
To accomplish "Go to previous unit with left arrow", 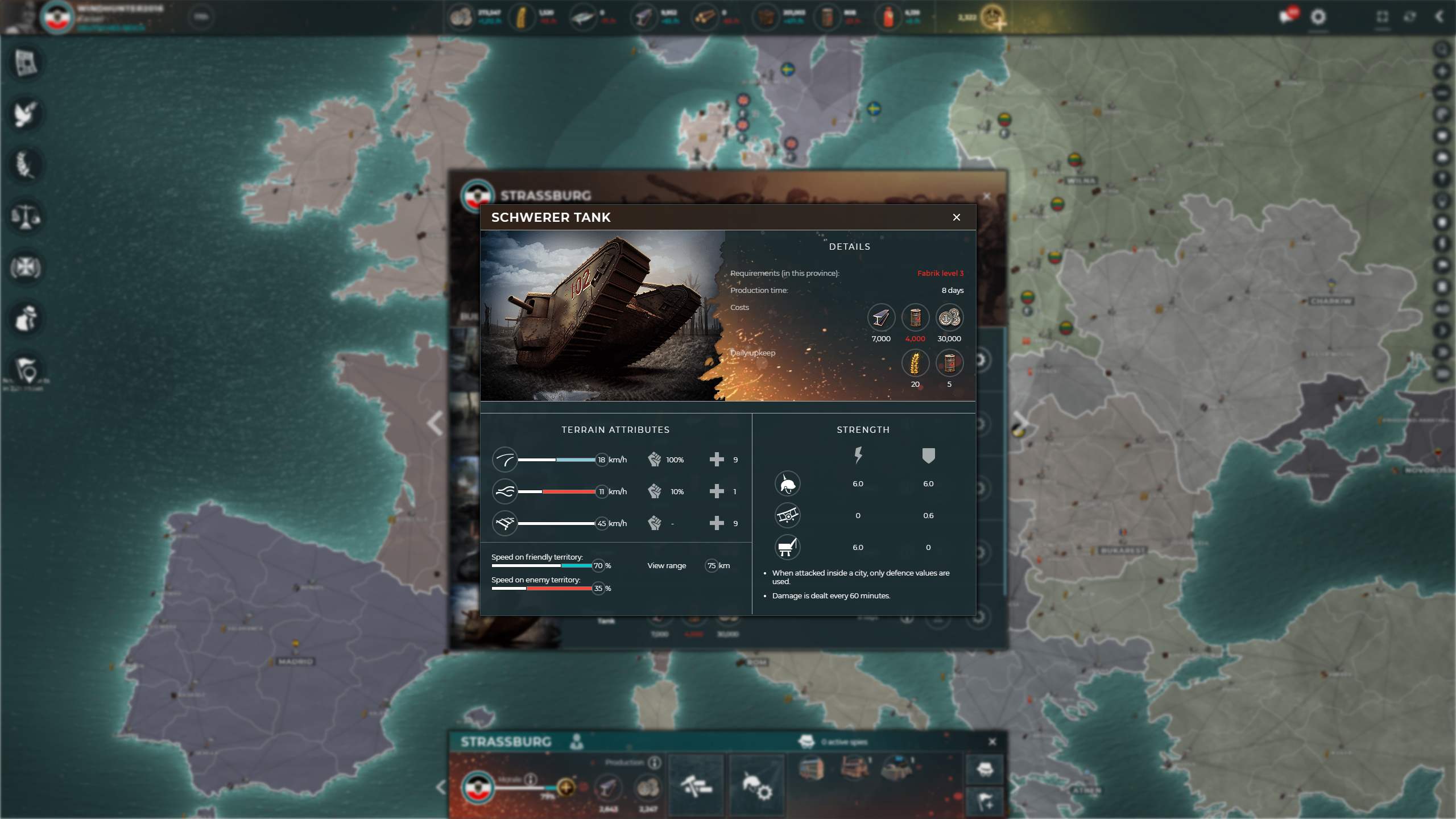I will (436, 424).
